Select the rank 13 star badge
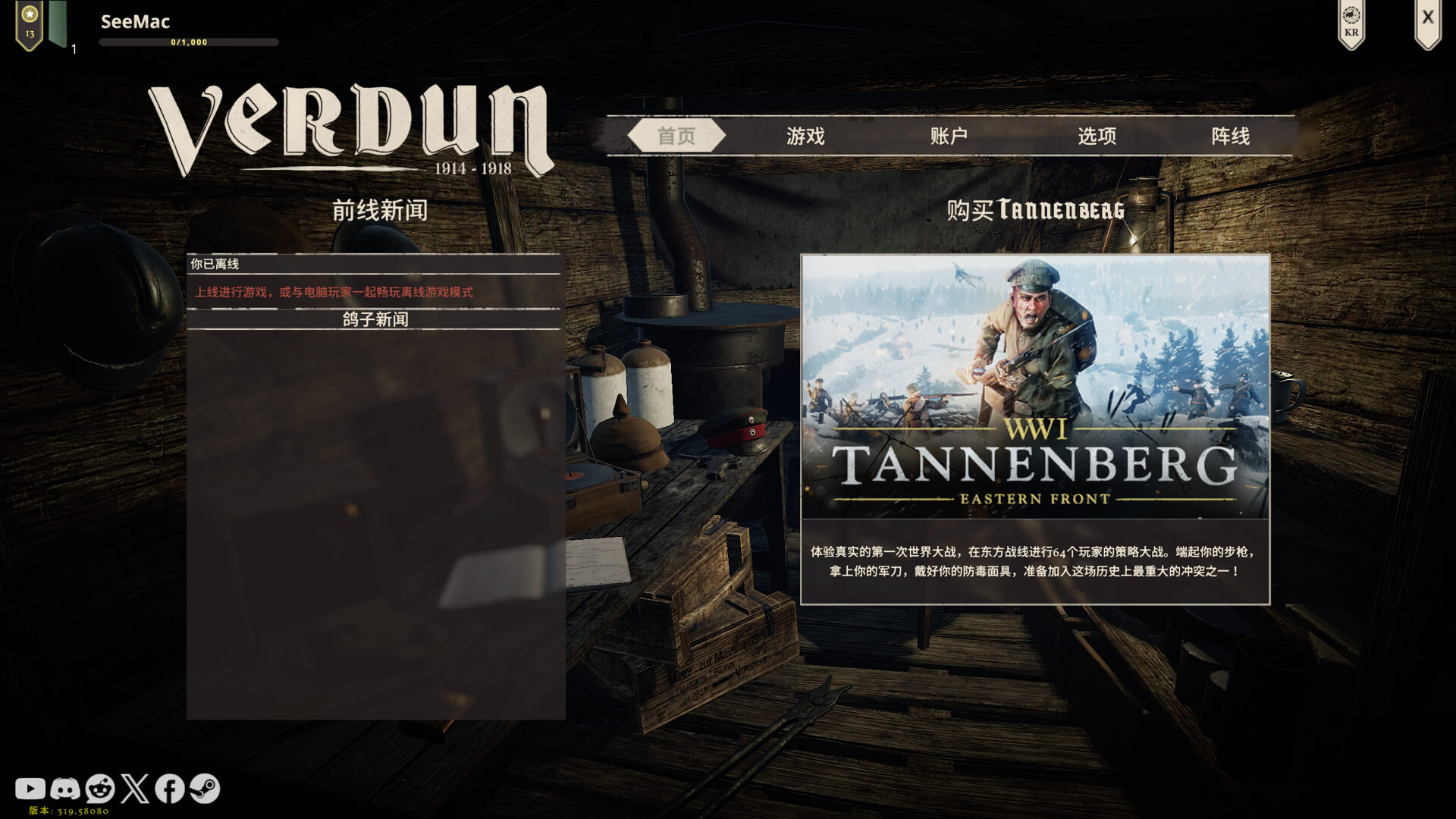This screenshot has width=1456, height=819. click(30, 24)
